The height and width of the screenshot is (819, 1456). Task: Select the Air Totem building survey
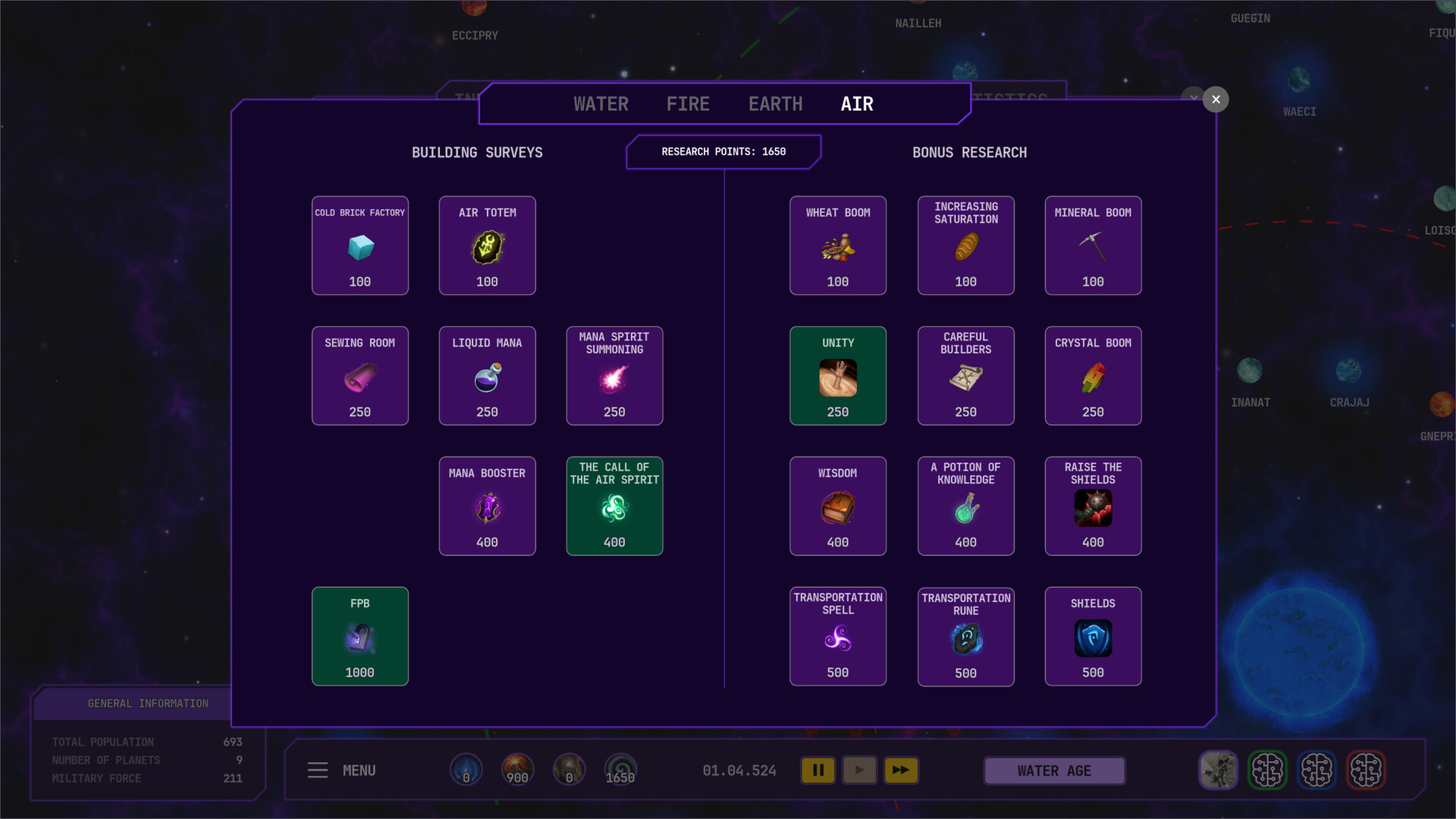tap(486, 245)
